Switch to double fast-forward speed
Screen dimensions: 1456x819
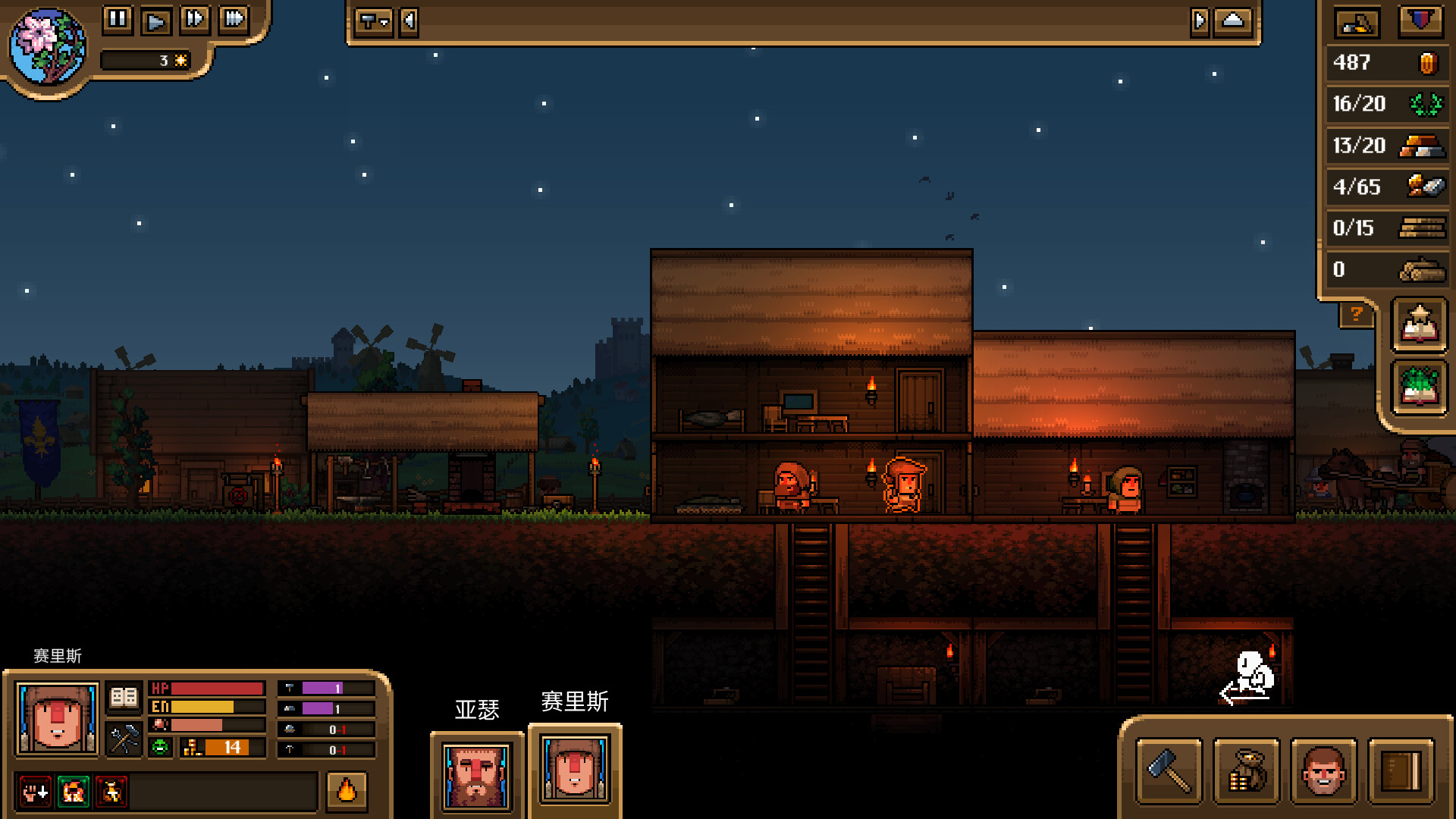click(x=195, y=19)
